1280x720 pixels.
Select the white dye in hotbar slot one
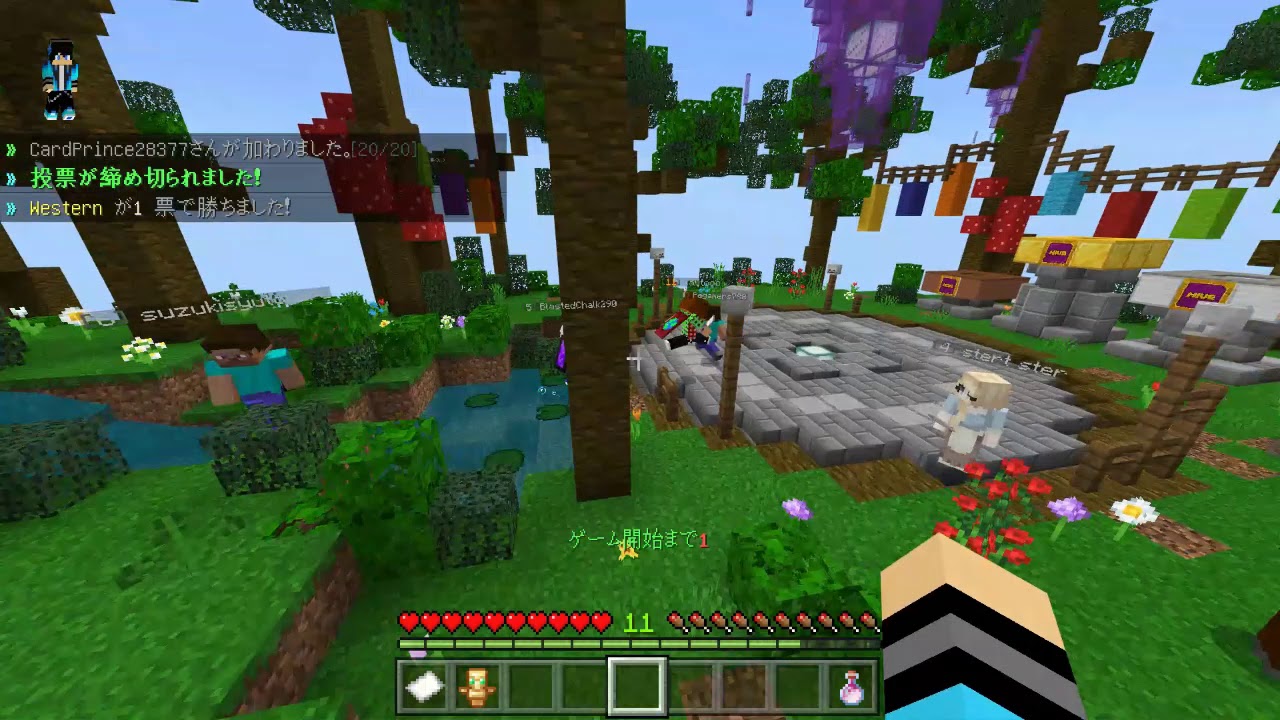coord(424,685)
